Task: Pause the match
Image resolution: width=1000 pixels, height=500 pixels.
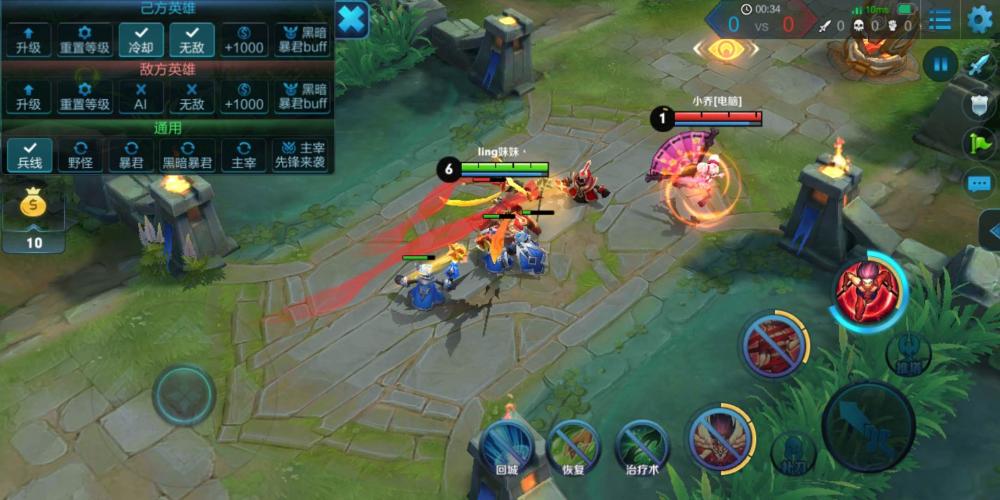Action: (940, 64)
